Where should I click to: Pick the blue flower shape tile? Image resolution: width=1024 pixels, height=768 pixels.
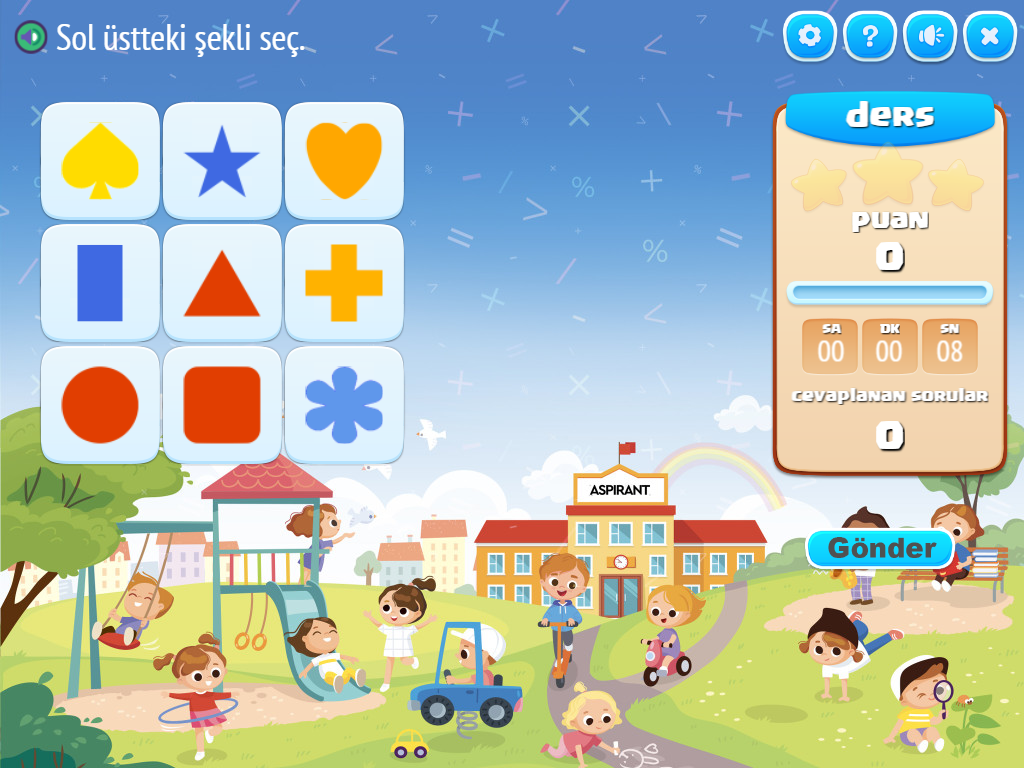(344, 405)
